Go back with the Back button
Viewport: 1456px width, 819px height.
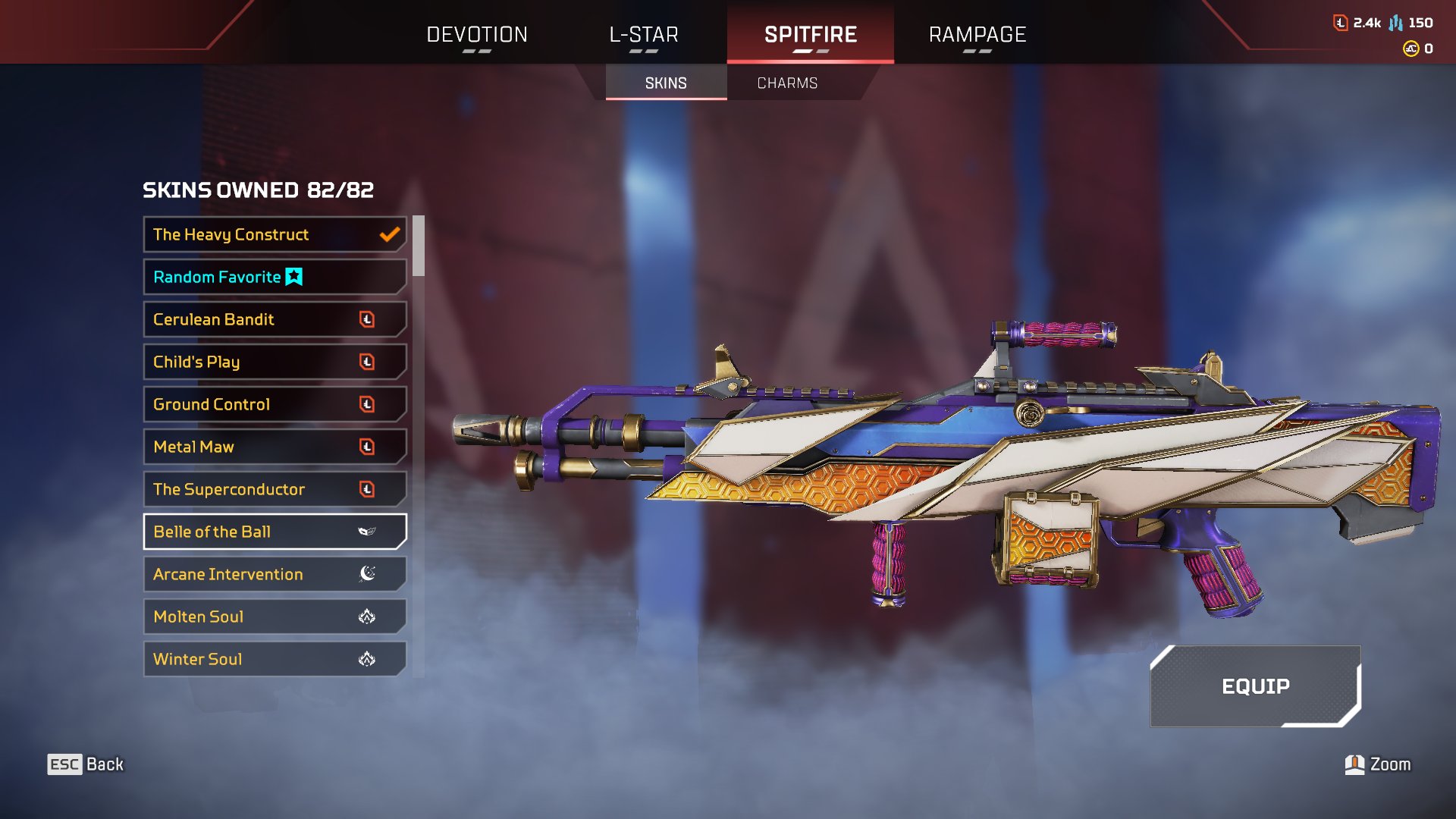(x=86, y=764)
